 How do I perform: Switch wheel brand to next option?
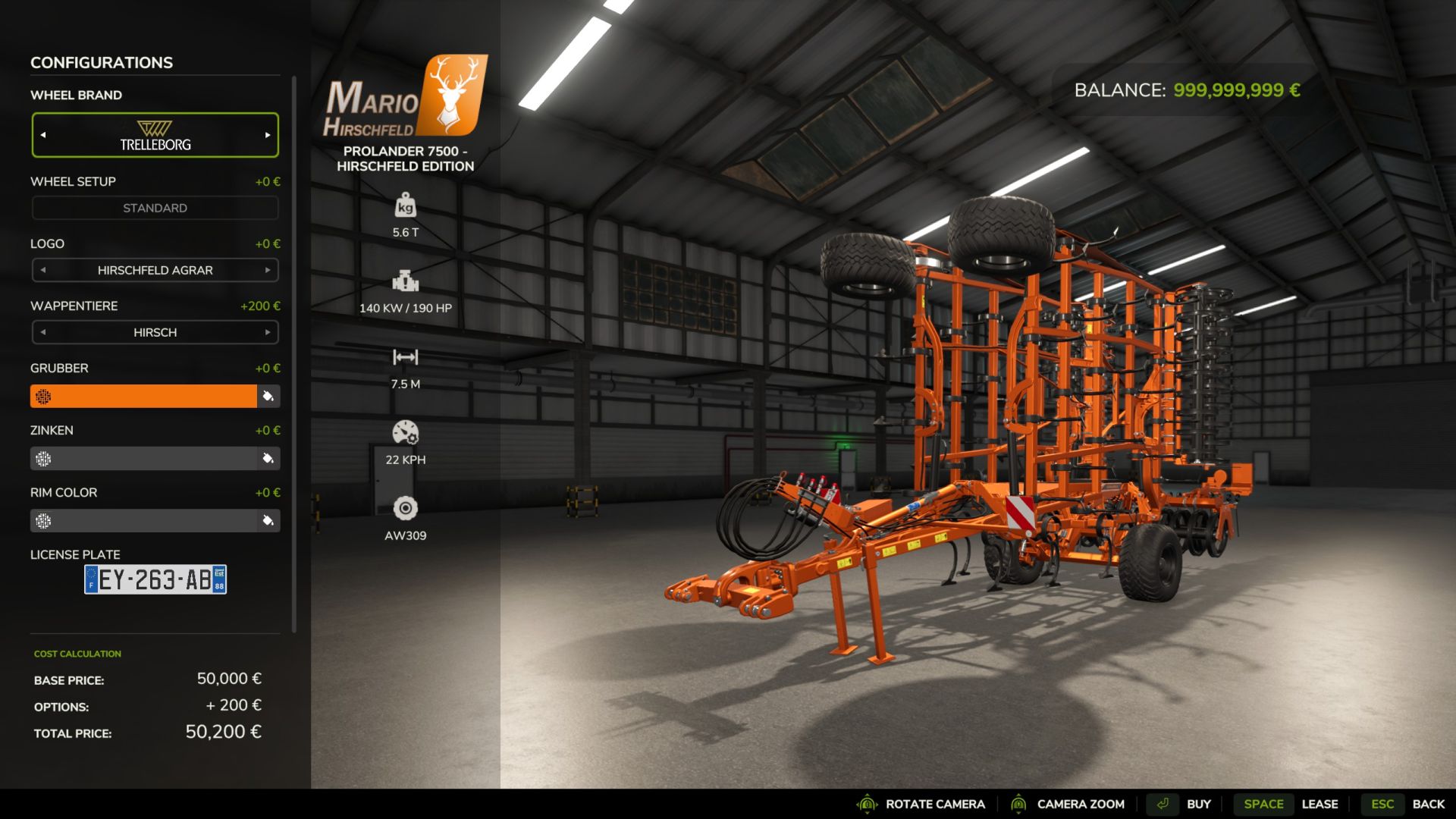pyautogui.click(x=268, y=135)
